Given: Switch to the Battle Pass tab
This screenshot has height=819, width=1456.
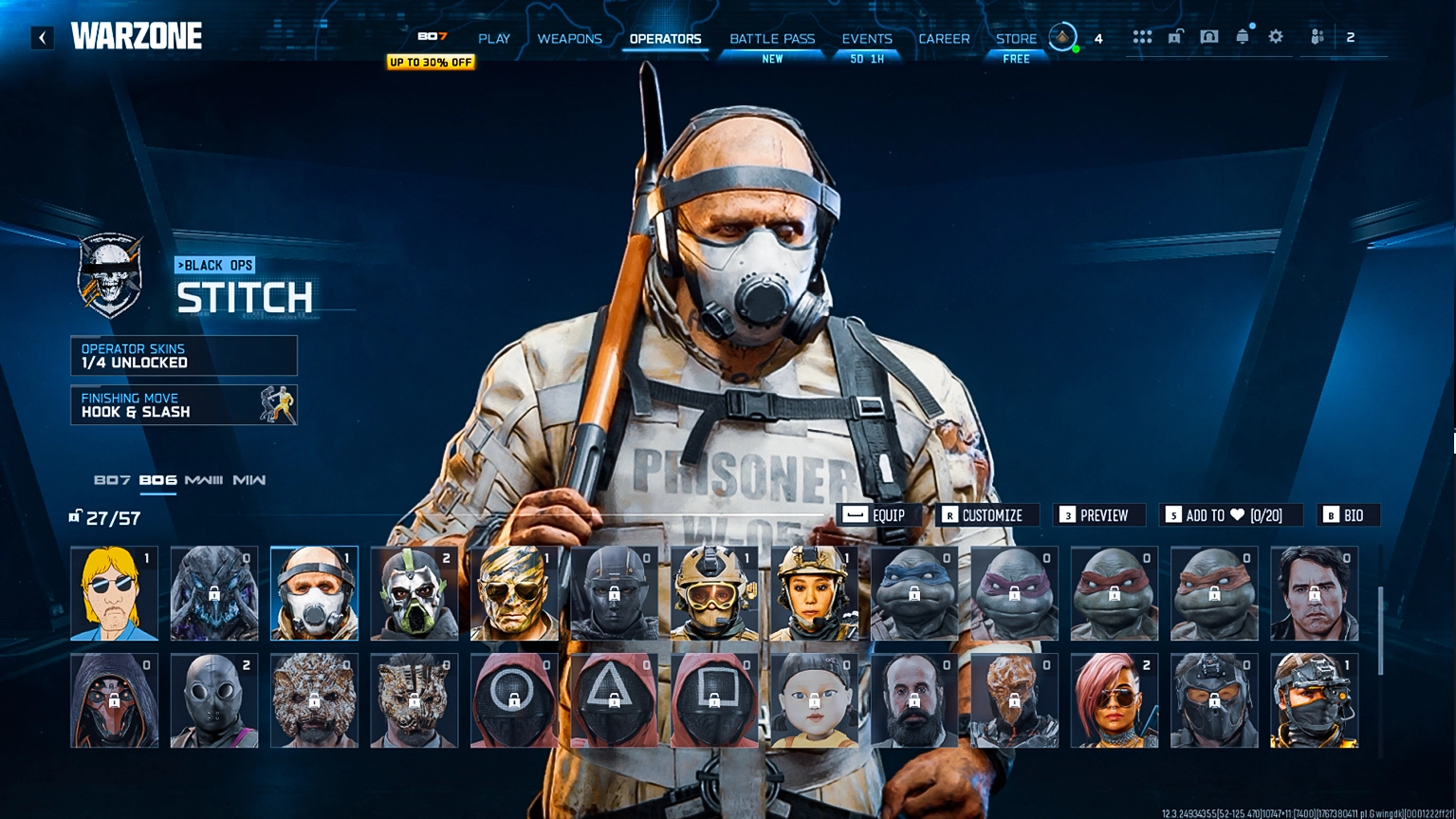Looking at the screenshot, I should [772, 38].
